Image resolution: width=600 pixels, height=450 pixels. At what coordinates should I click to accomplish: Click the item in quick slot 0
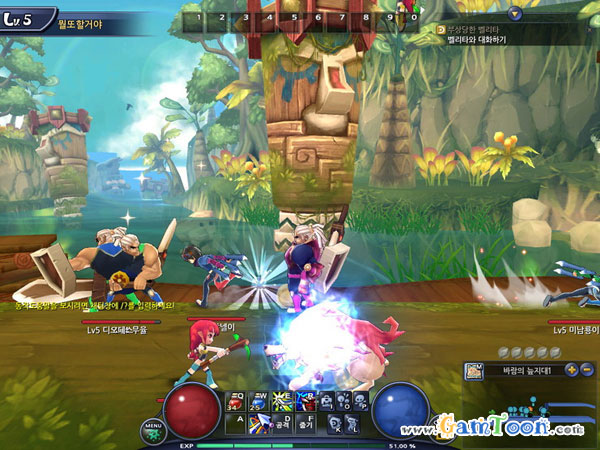414,17
